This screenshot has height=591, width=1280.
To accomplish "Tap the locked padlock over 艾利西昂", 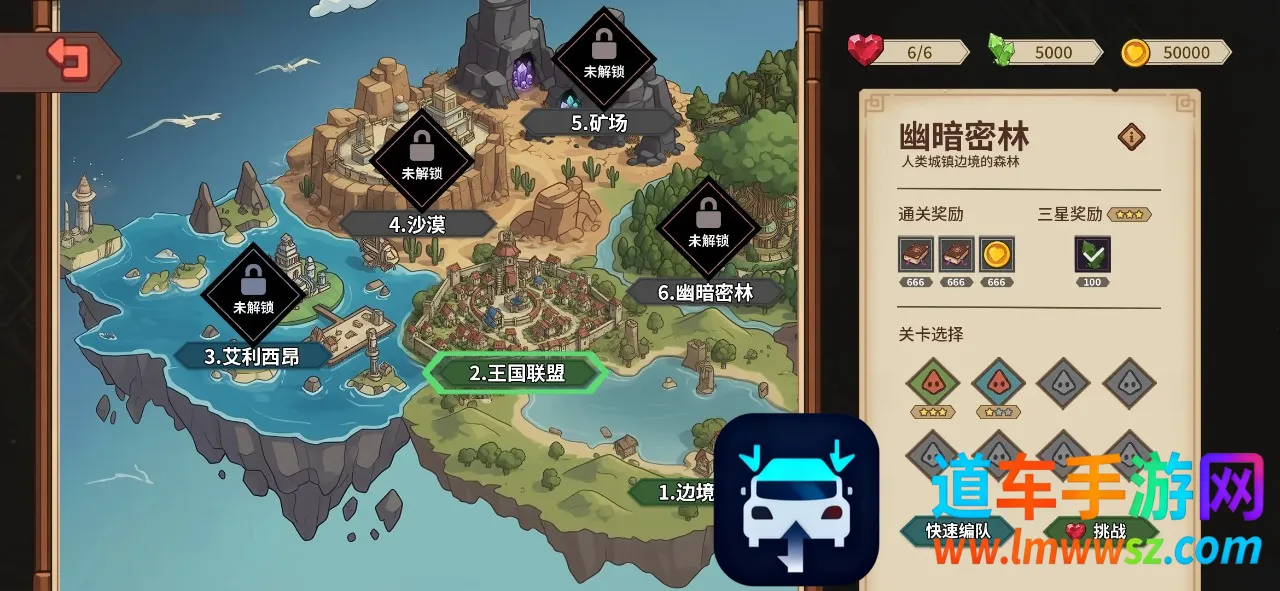I will [x=253, y=282].
